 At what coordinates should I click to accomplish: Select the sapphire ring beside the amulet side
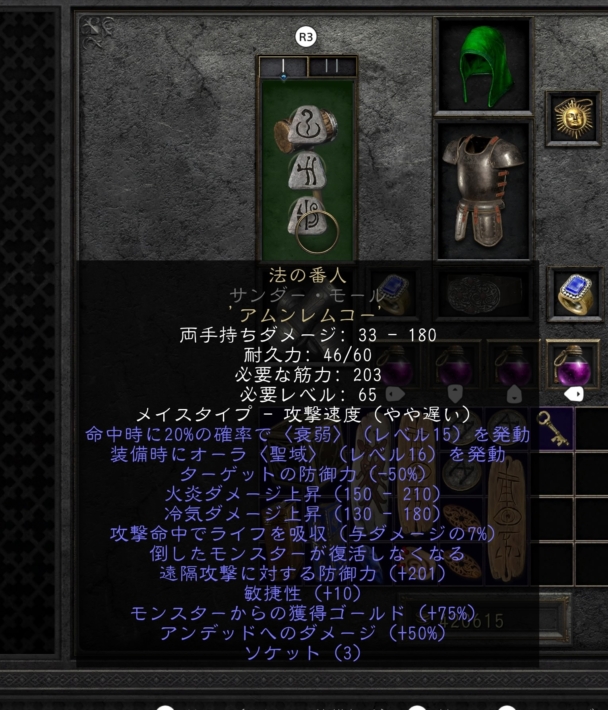click(575, 292)
